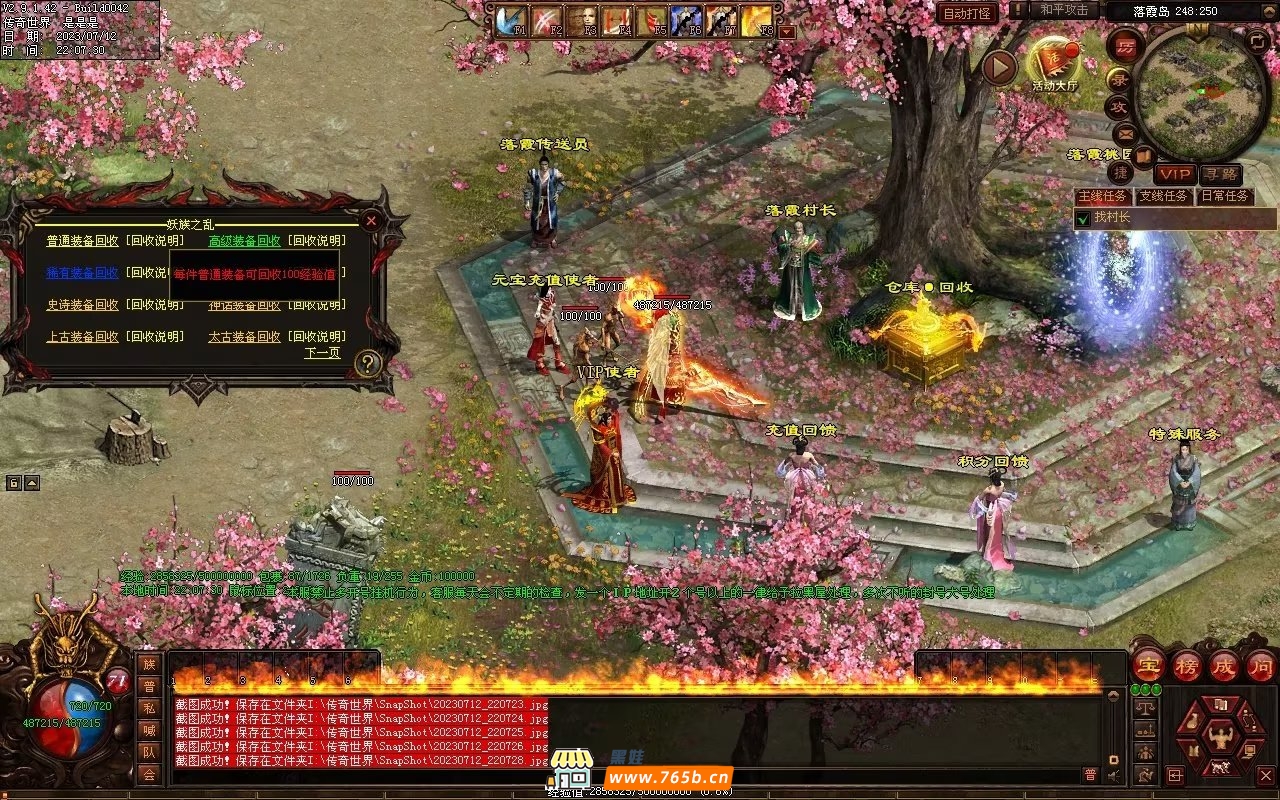Image resolution: width=1280 pixels, height=800 pixels.
Task: Activate 寻路 pathfinding button
Action: click(x=1220, y=174)
